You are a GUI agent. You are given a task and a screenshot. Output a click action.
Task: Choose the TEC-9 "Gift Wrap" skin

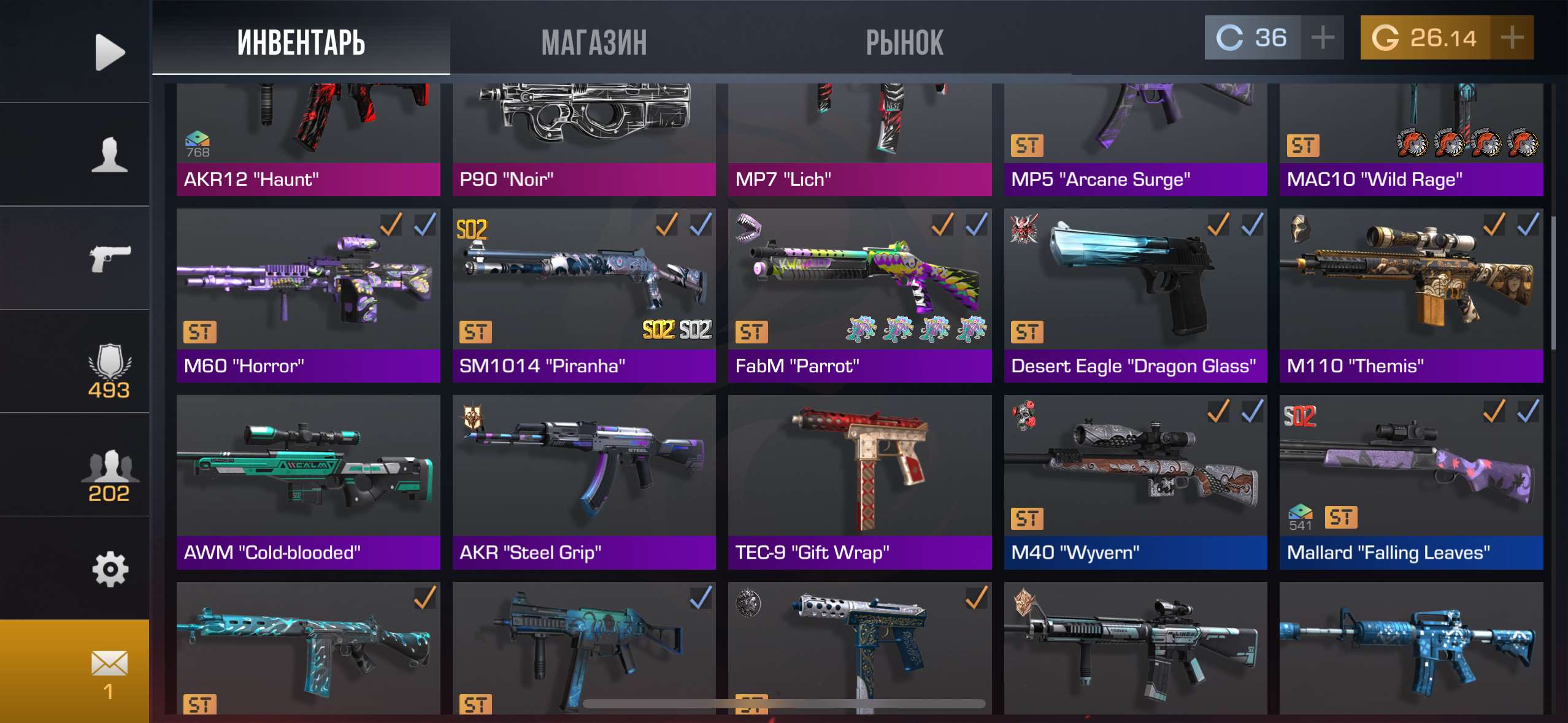pos(859,481)
